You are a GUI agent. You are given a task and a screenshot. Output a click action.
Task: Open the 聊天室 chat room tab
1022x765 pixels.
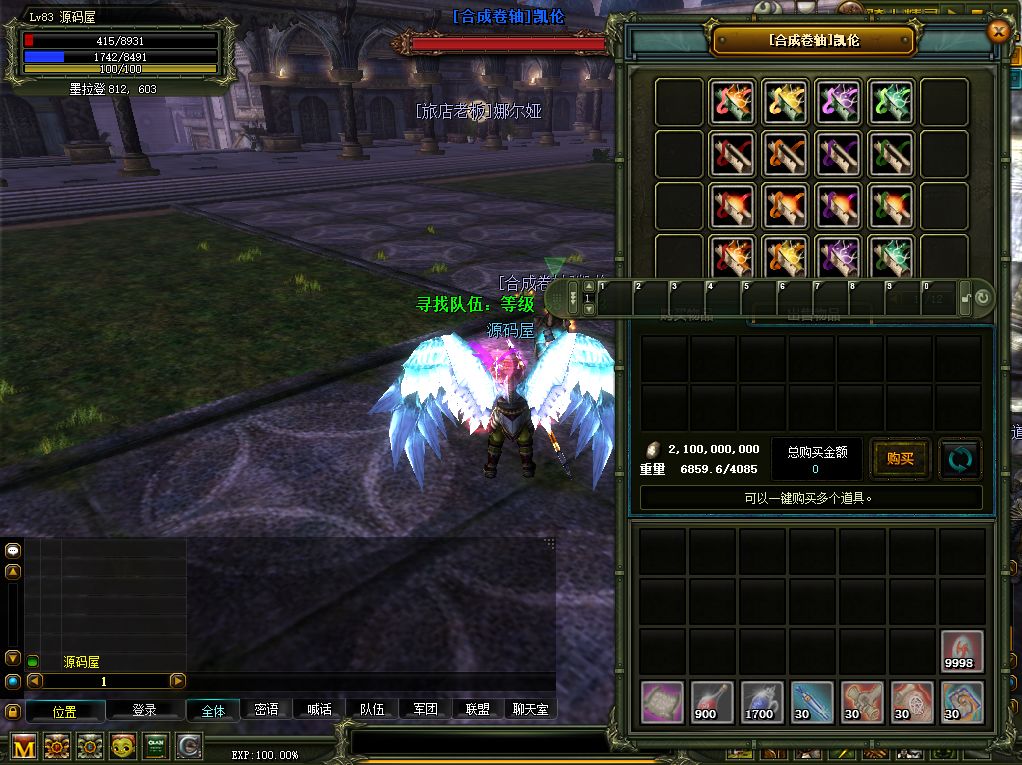[530, 709]
